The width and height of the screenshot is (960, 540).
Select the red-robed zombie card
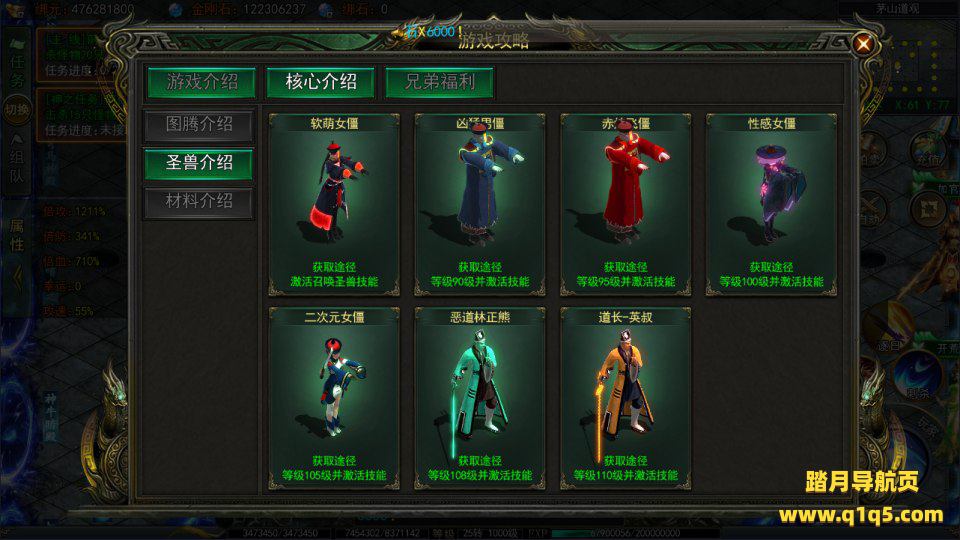[x=626, y=204]
